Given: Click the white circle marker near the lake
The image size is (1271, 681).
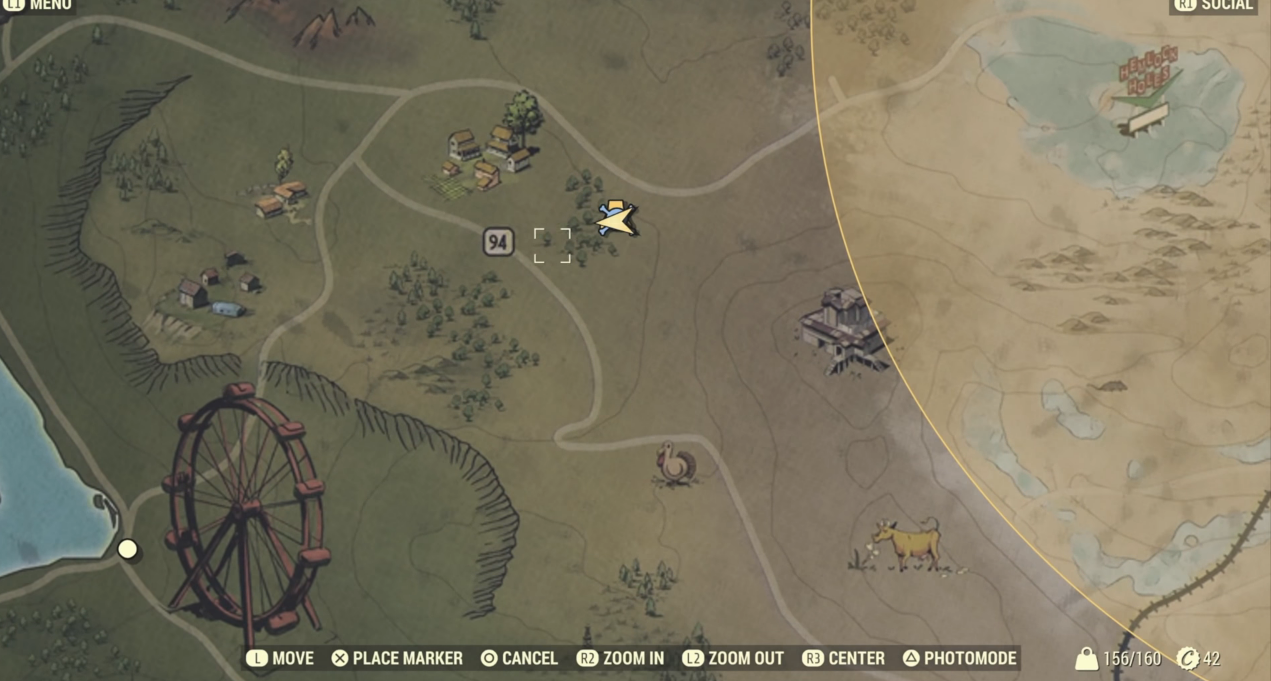Looking at the screenshot, I should [x=127, y=548].
